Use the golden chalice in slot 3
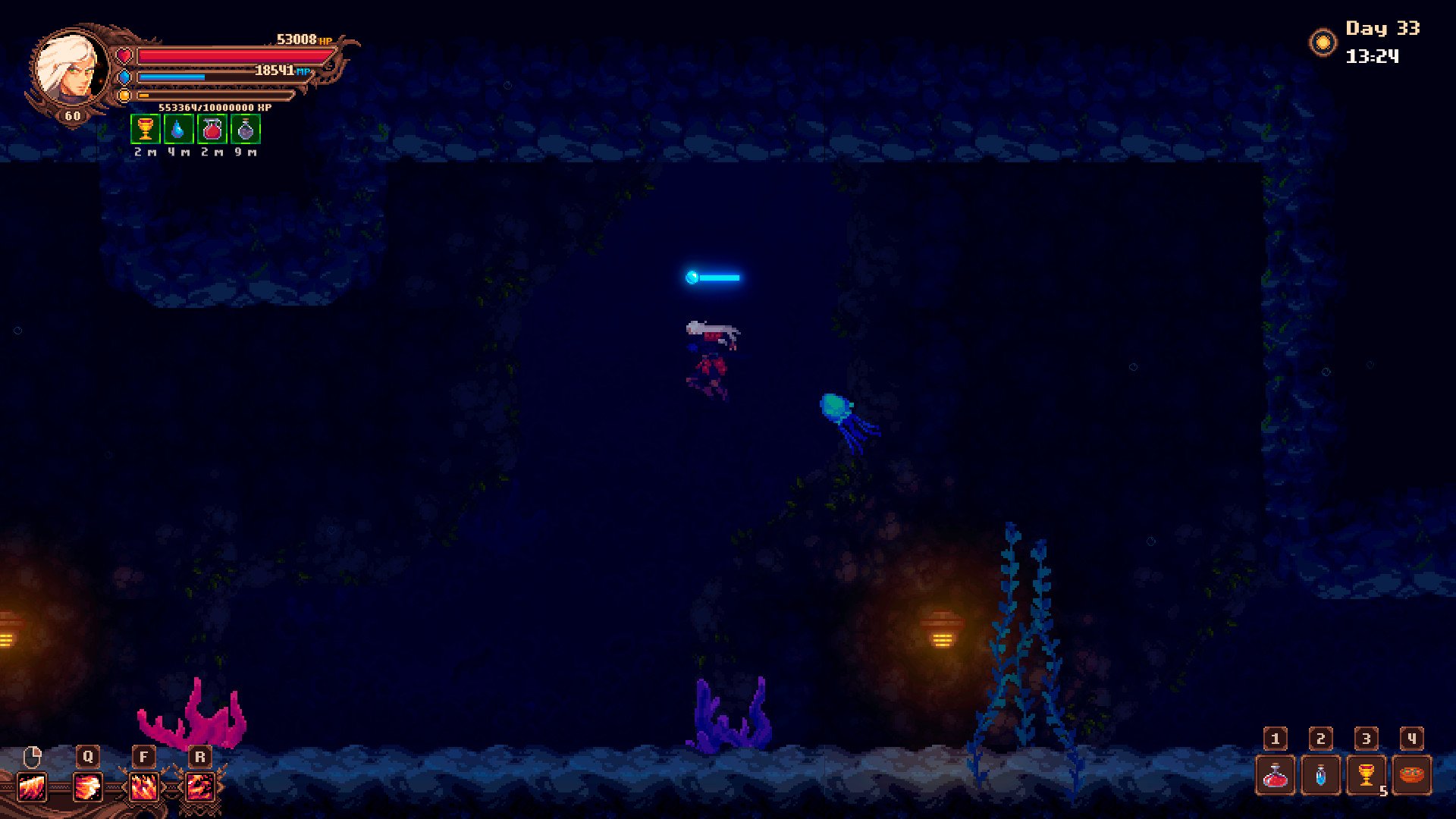1456x819 pixels. 1366,775
